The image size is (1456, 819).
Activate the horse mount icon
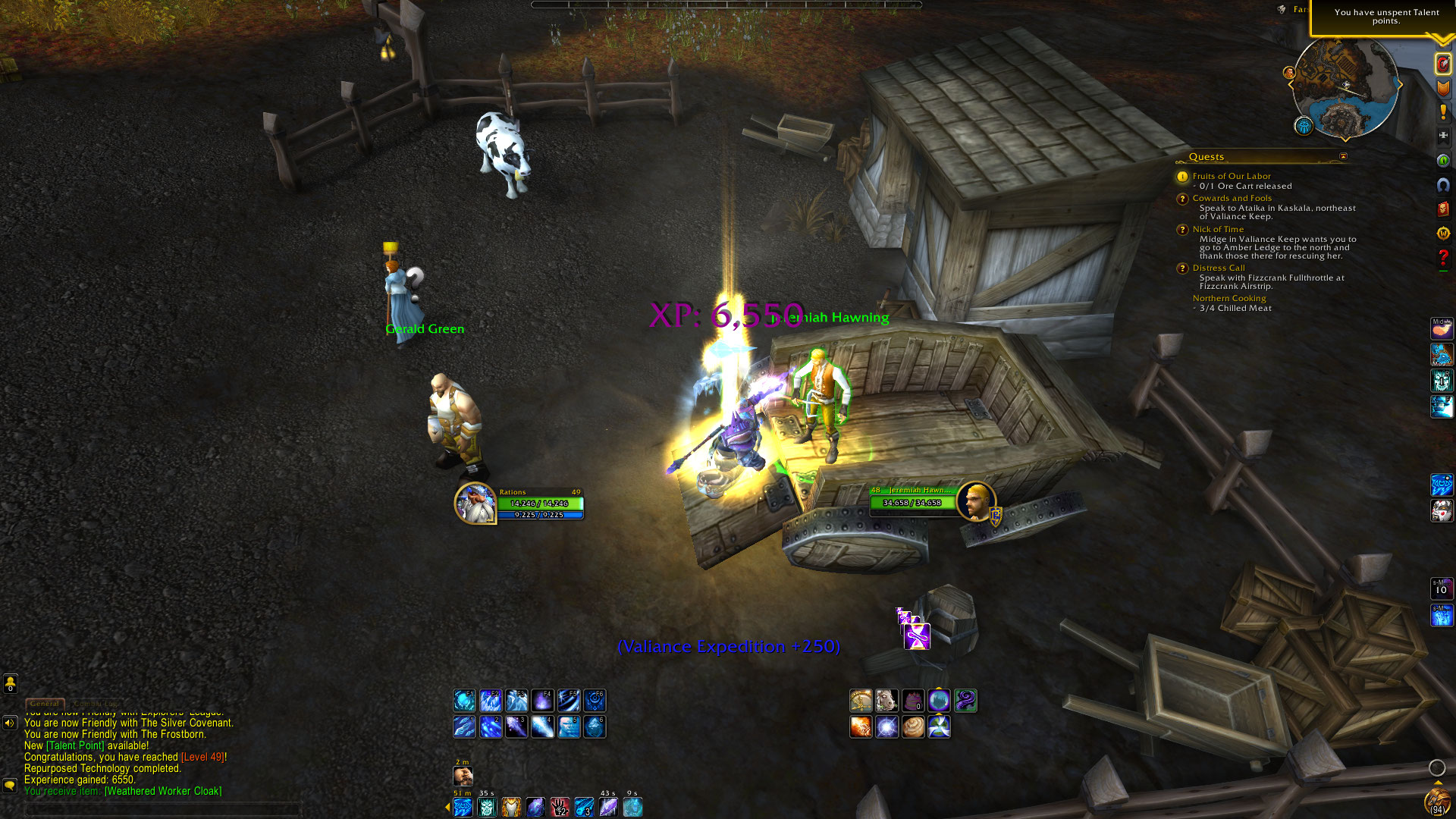(886, 701)
